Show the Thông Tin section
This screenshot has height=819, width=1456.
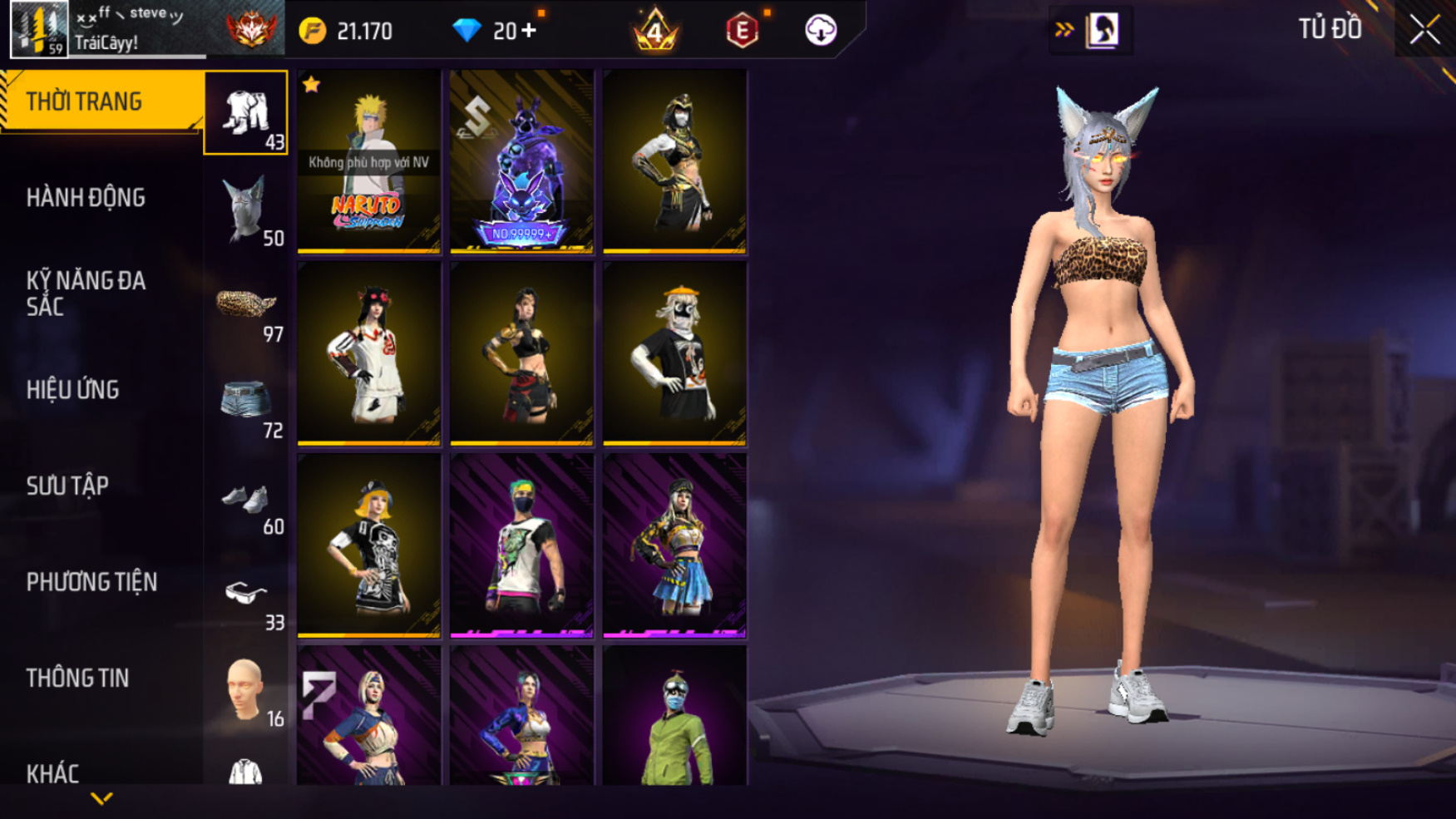77,678
